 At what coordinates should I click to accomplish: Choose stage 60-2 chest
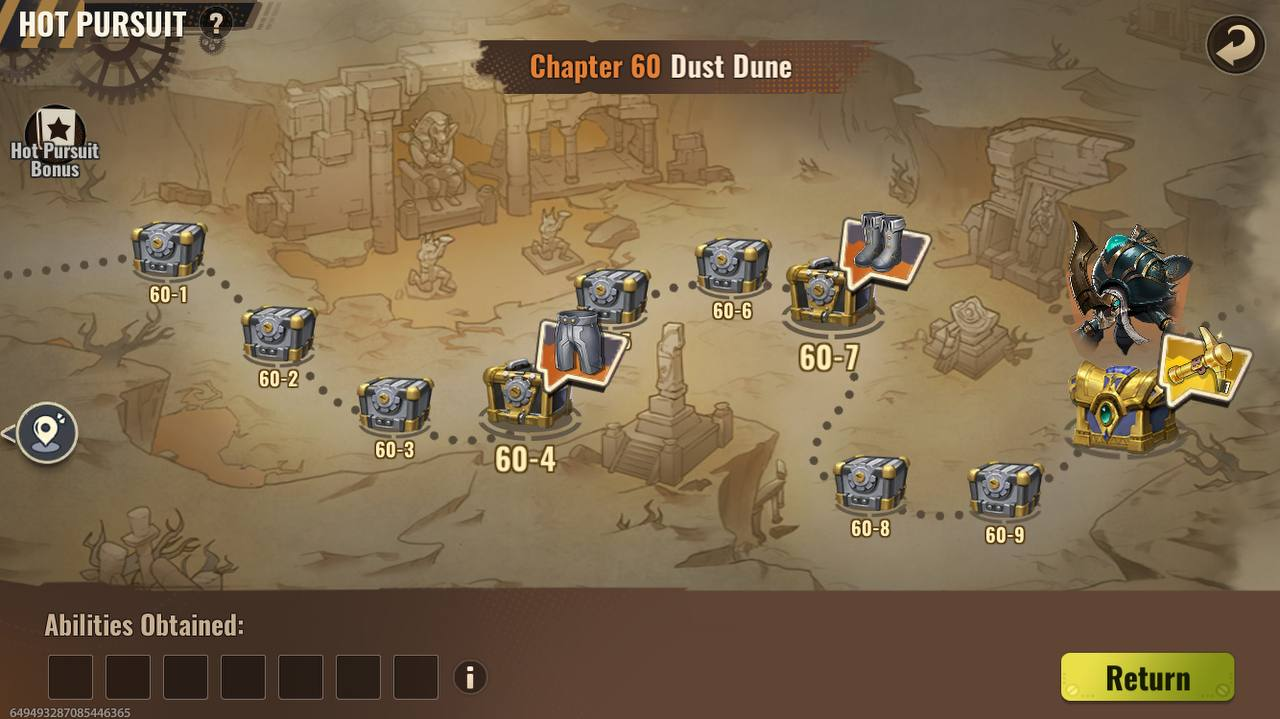click(278, 334)
